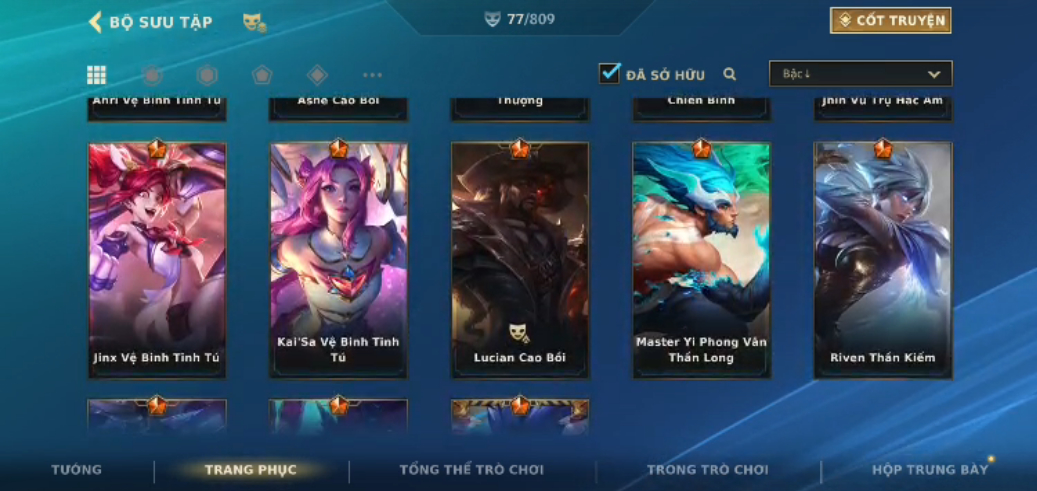Pick the Lucian Cao Bồi skin card
1037x491 pixels.
519,260
